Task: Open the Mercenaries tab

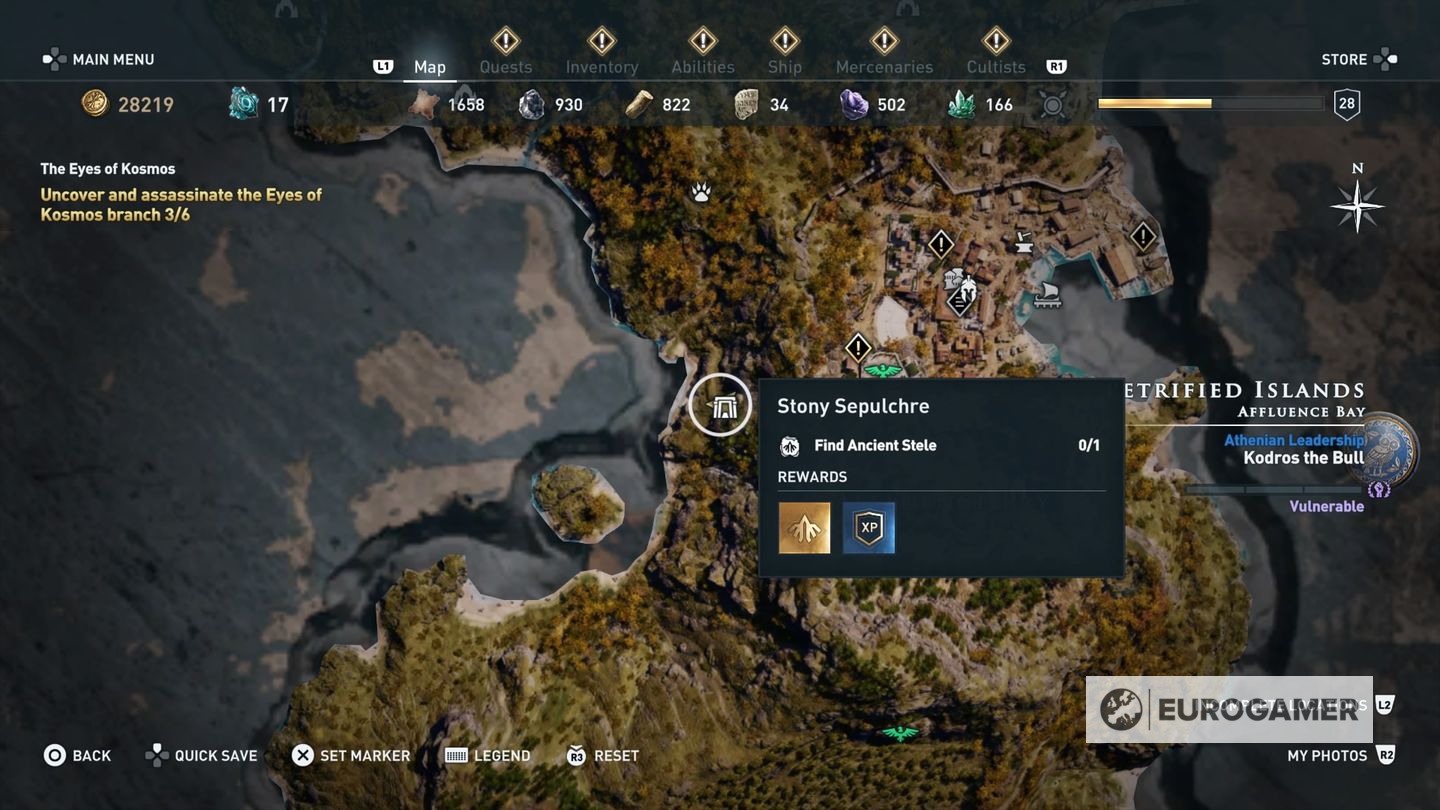Action: (x=884, y=66)
